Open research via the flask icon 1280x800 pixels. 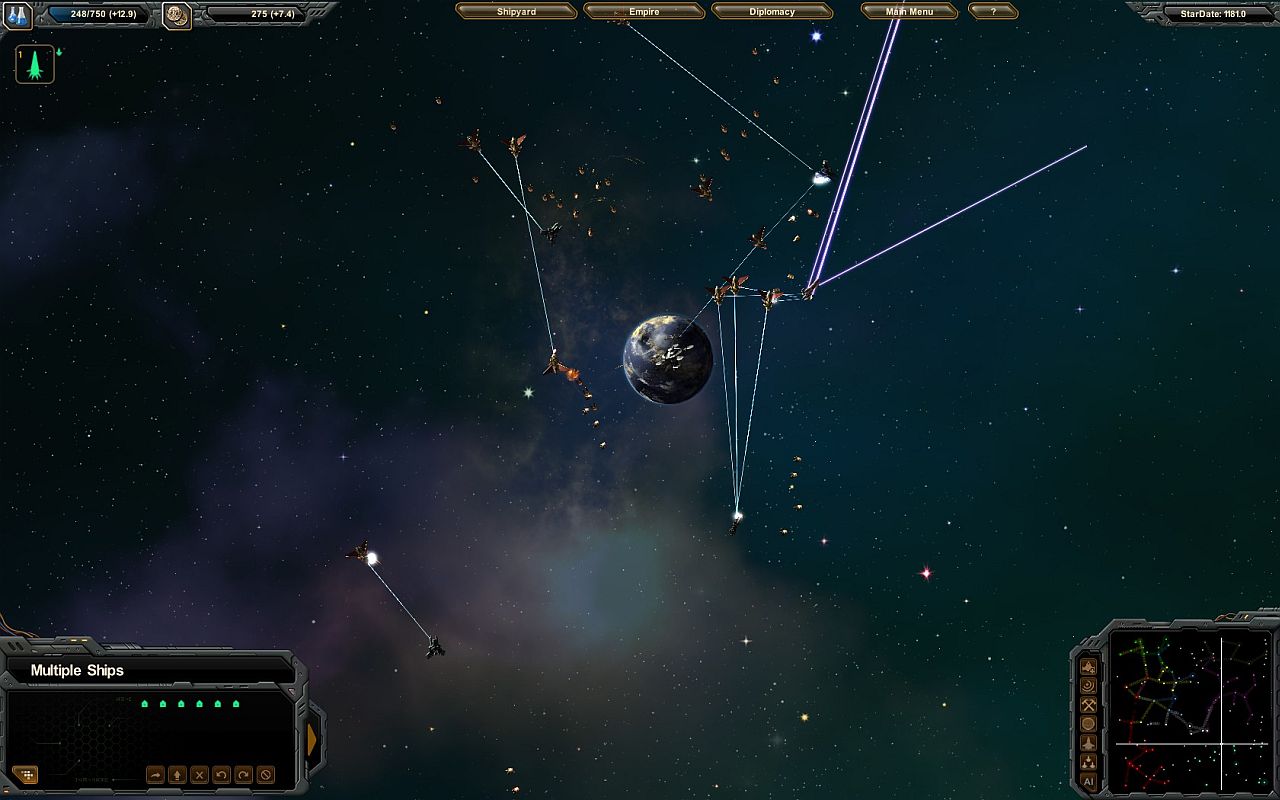(x=18, y=15)
